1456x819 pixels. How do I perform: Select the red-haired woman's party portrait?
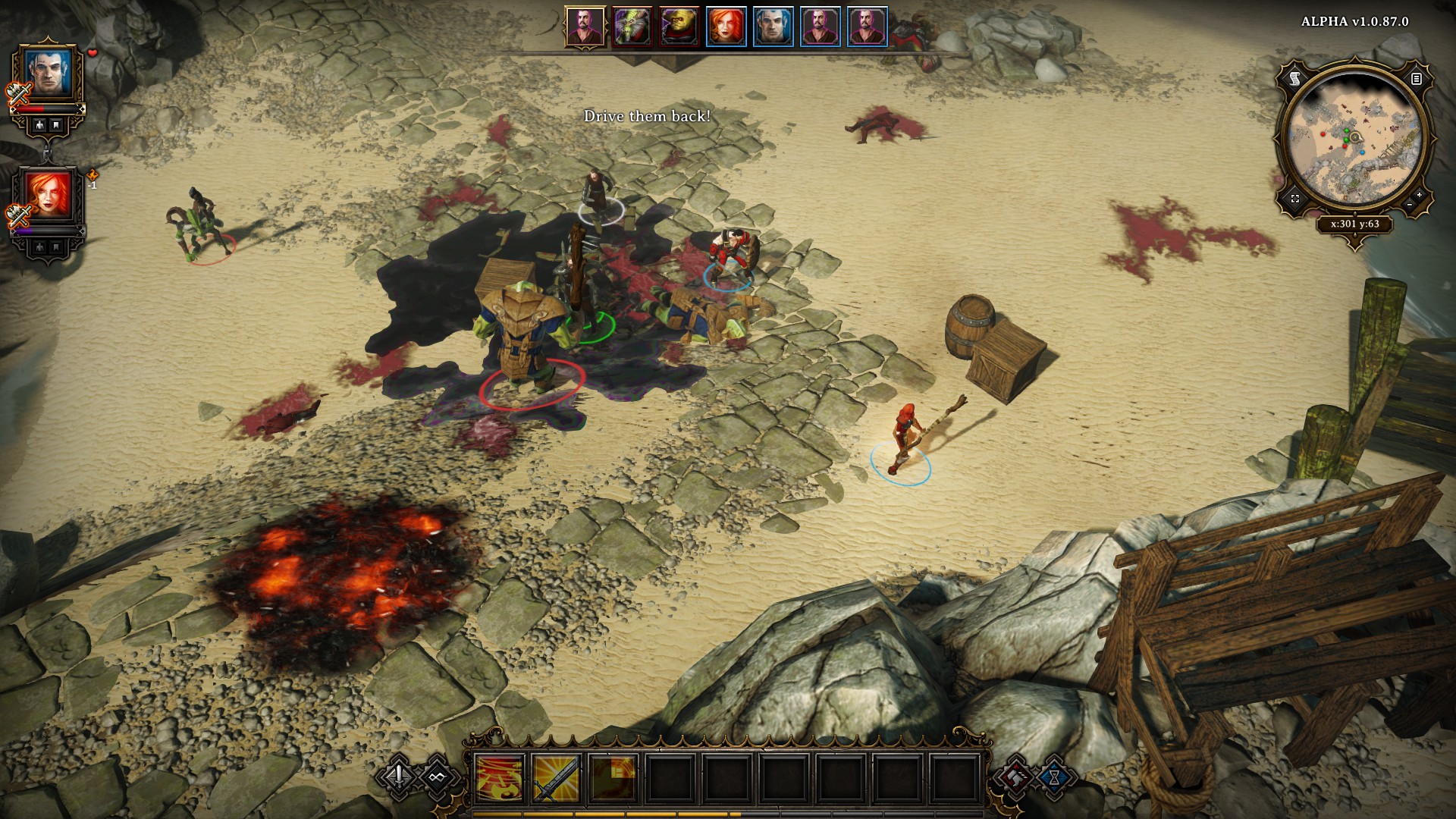click(49, 193)
